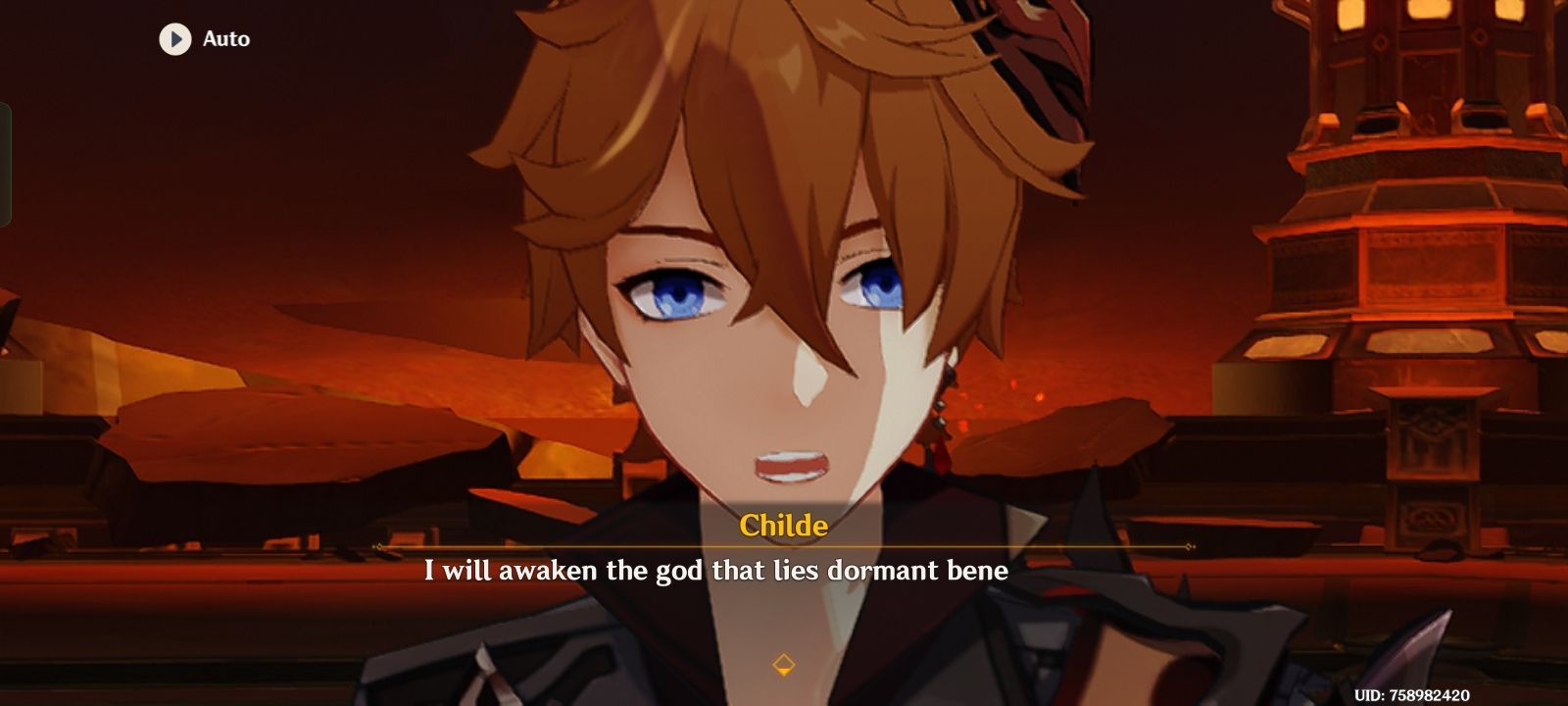
Task: Tap the circular play icon beside Auto
Action: pos(176,40)
